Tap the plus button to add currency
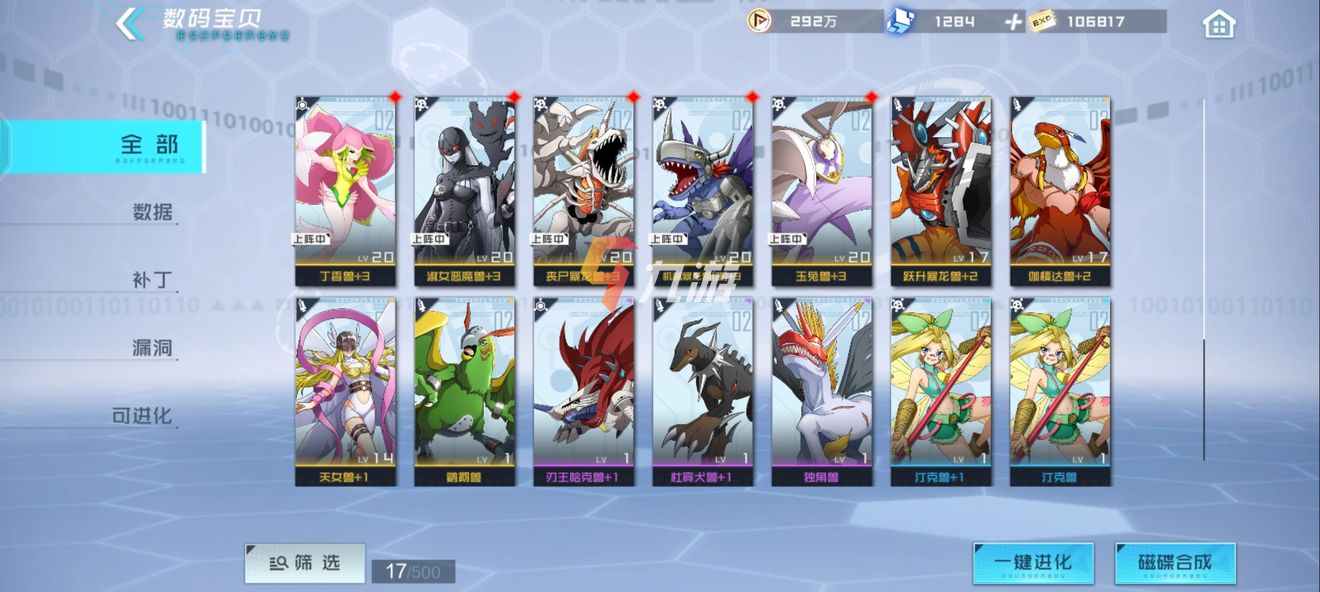 (1014, 22)
